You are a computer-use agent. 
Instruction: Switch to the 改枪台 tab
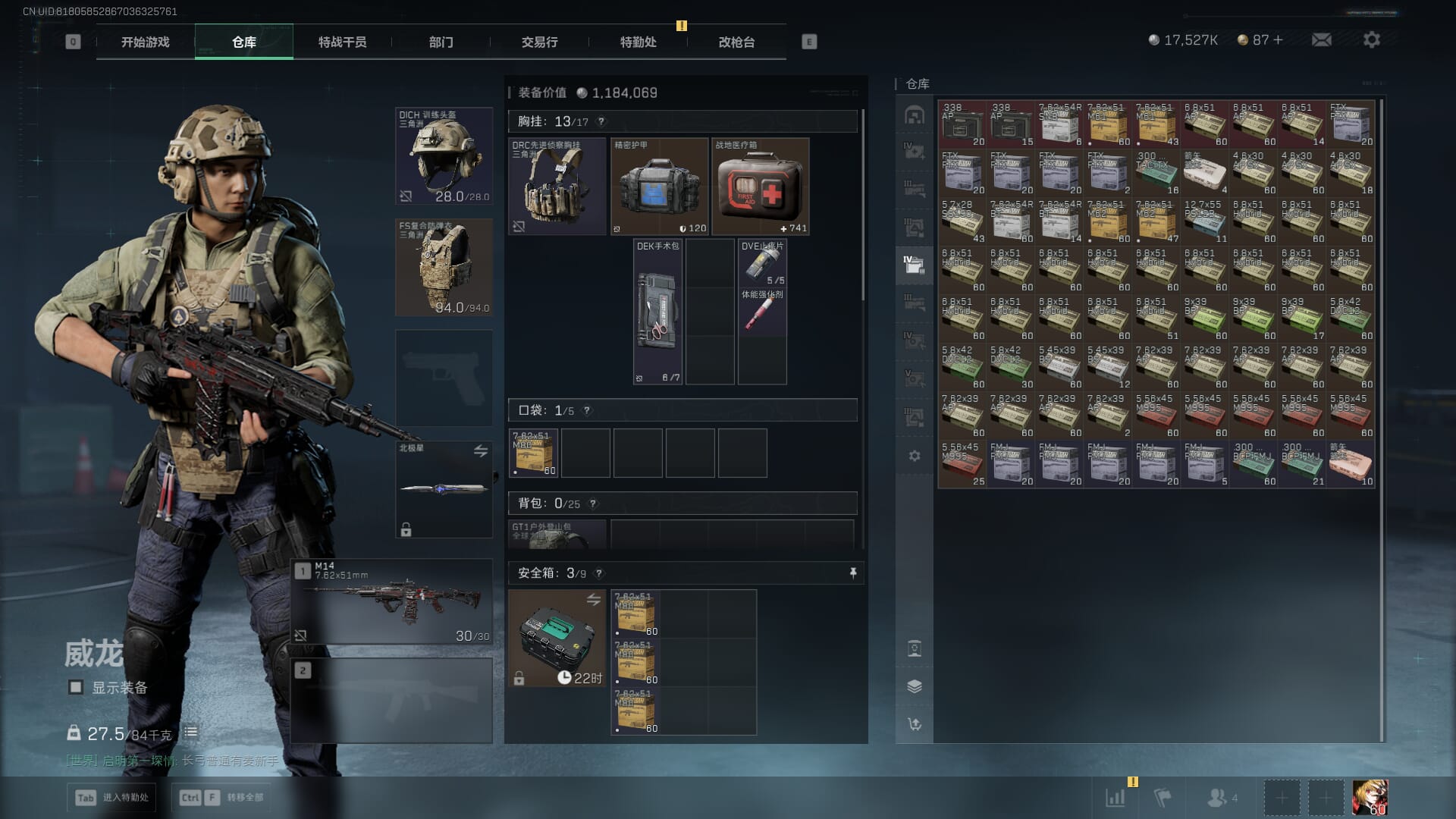point(736,42)
